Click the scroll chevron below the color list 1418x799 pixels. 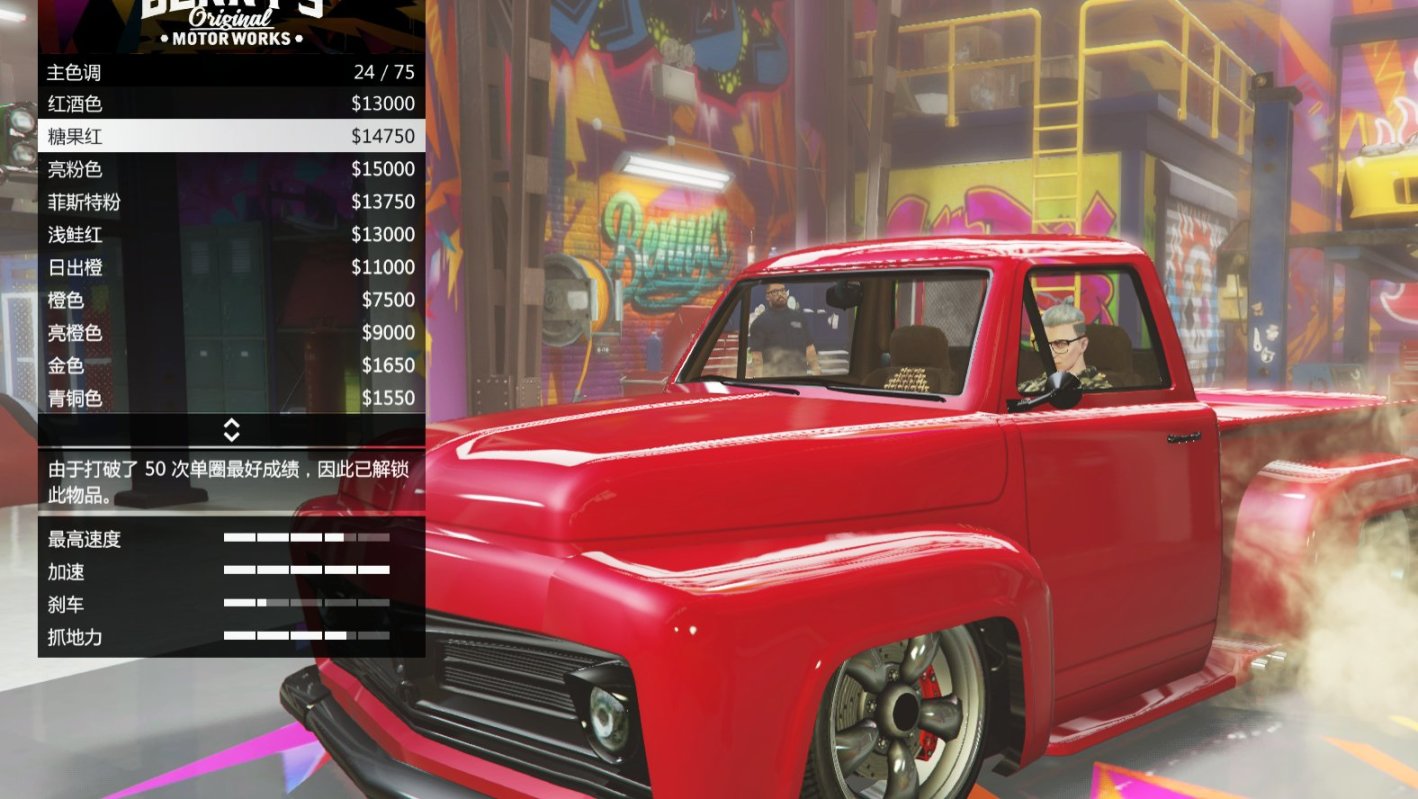pyautogui.click(x=231, y=432)
